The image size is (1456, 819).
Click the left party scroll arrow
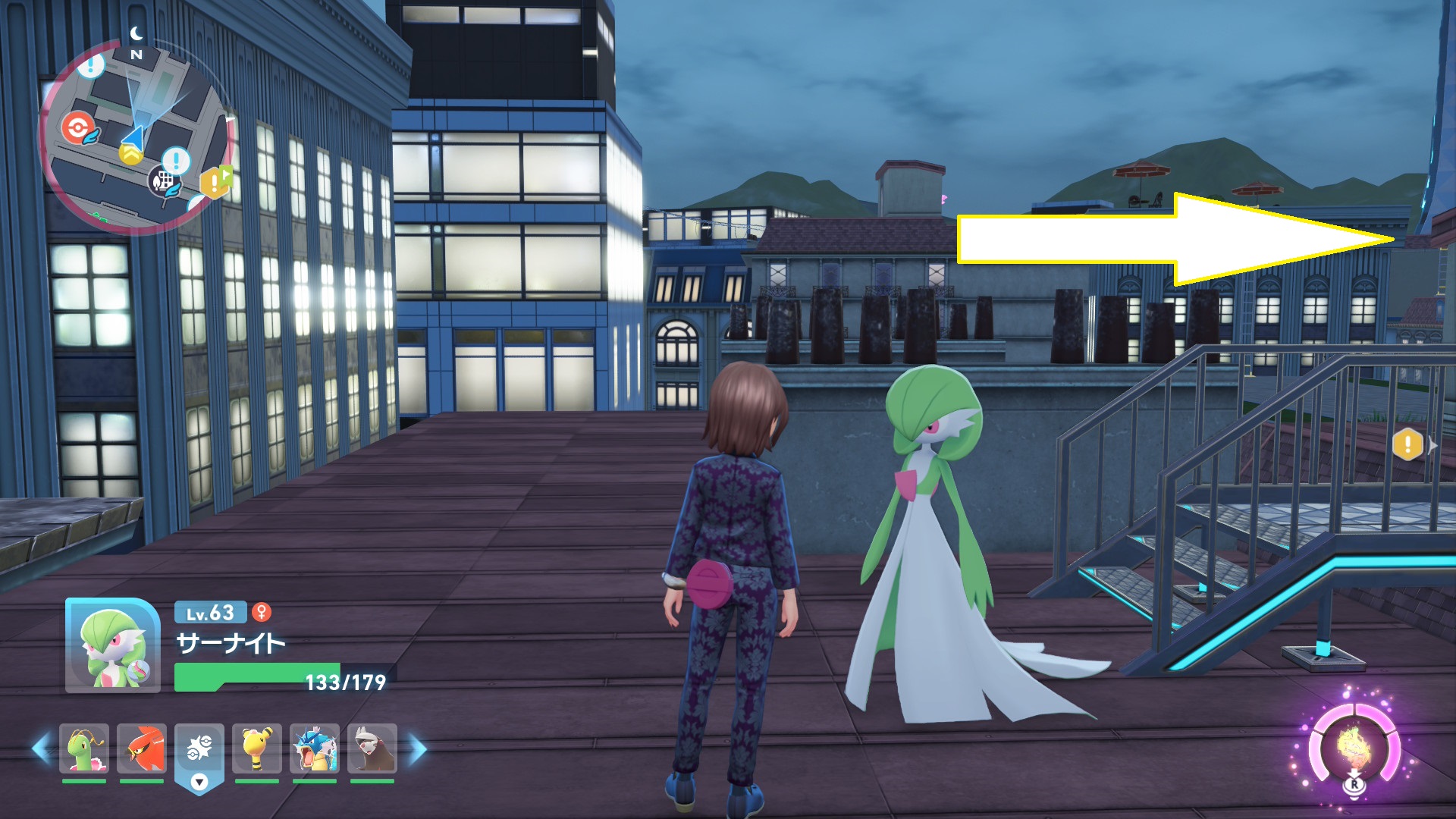coord(41,748)
